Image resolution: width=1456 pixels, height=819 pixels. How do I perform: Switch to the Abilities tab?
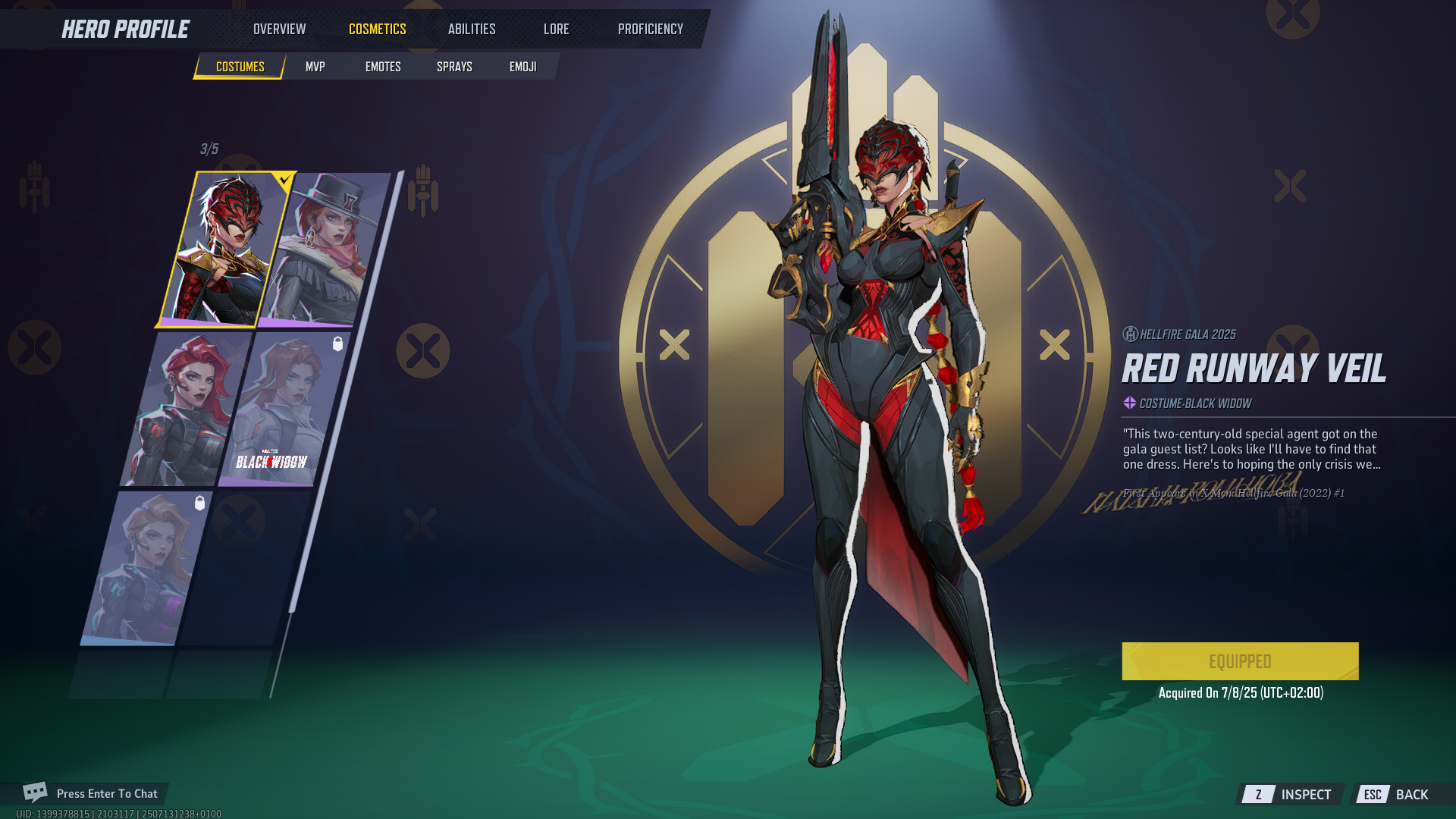(471, 29)
